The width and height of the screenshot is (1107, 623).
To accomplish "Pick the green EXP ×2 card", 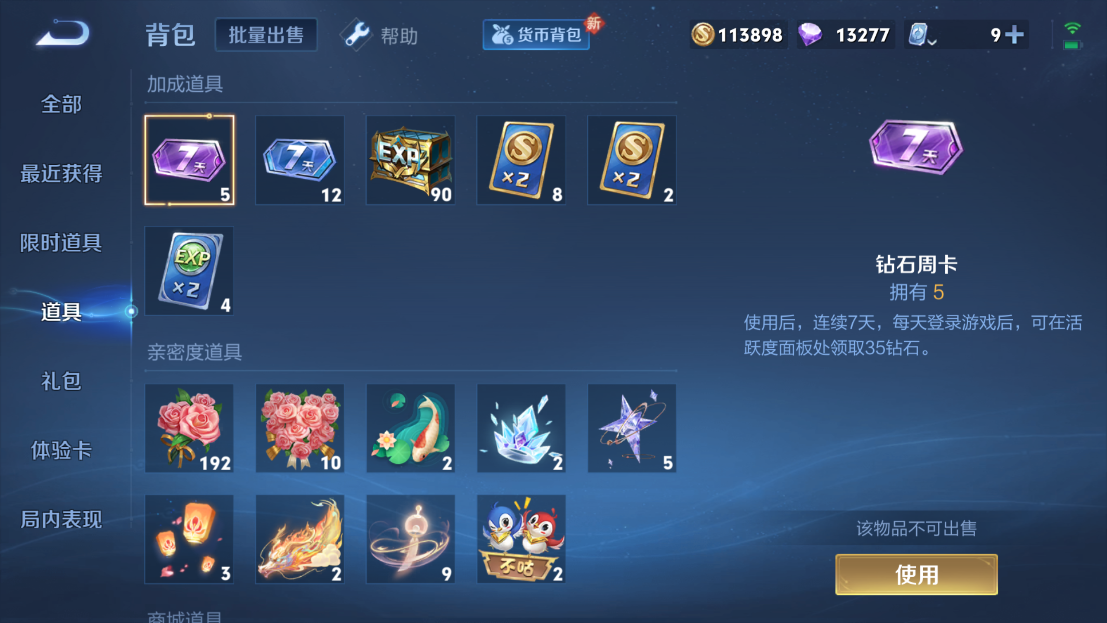I will coord(189,270).
